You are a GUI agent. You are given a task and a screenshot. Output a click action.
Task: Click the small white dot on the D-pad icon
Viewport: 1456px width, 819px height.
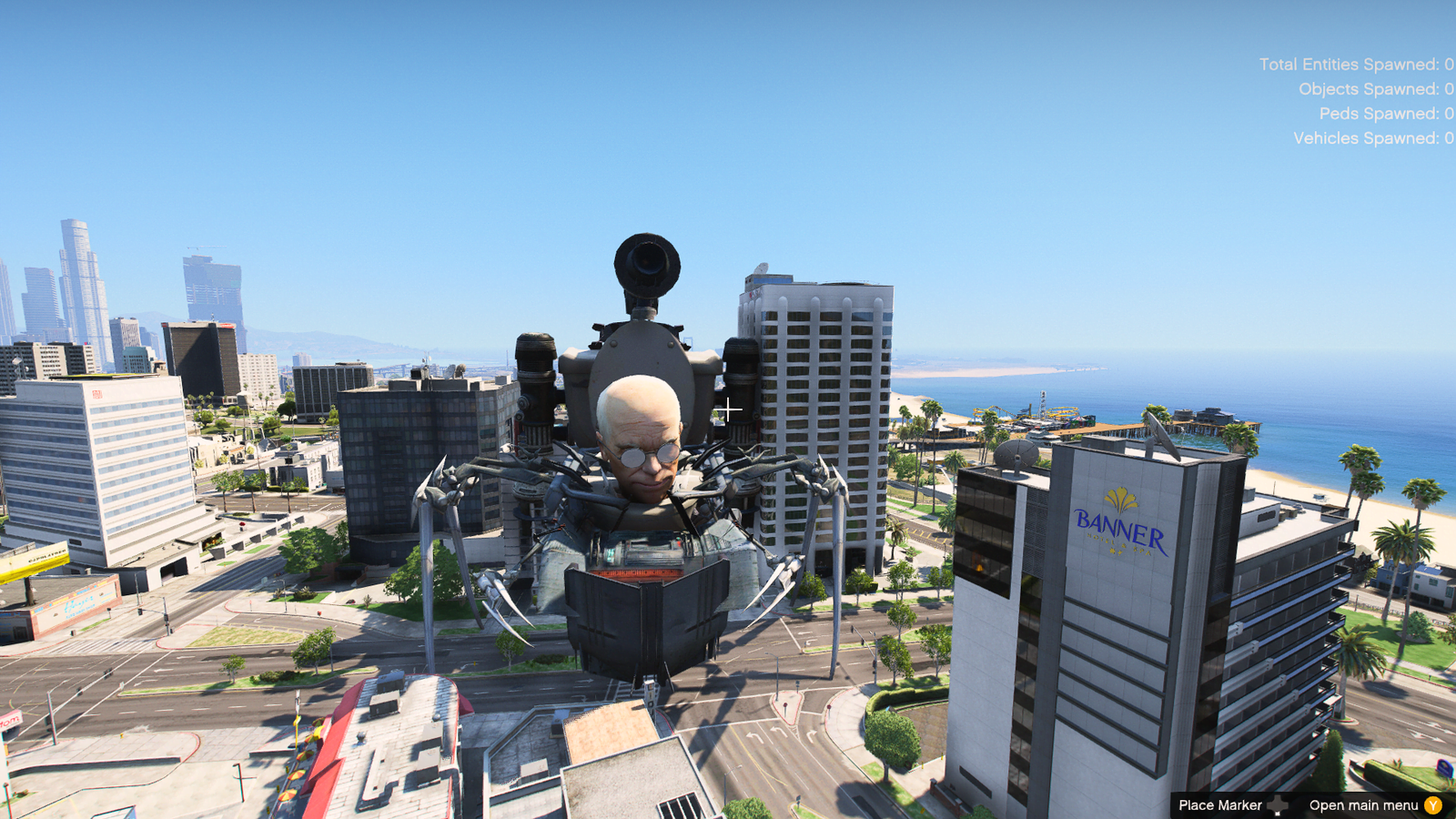(x=1278, y=813)
